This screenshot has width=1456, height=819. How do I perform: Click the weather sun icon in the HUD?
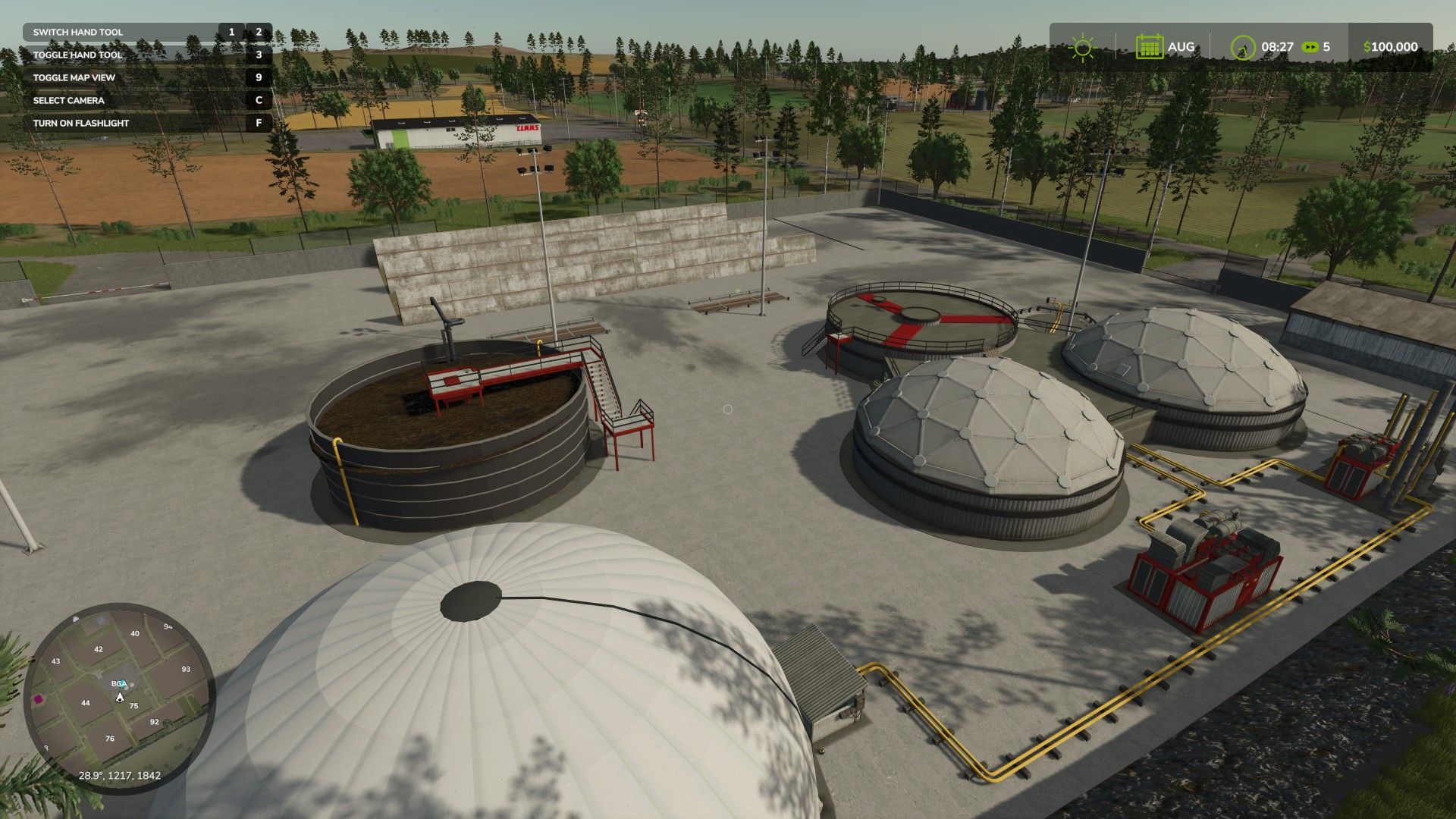1083,46
